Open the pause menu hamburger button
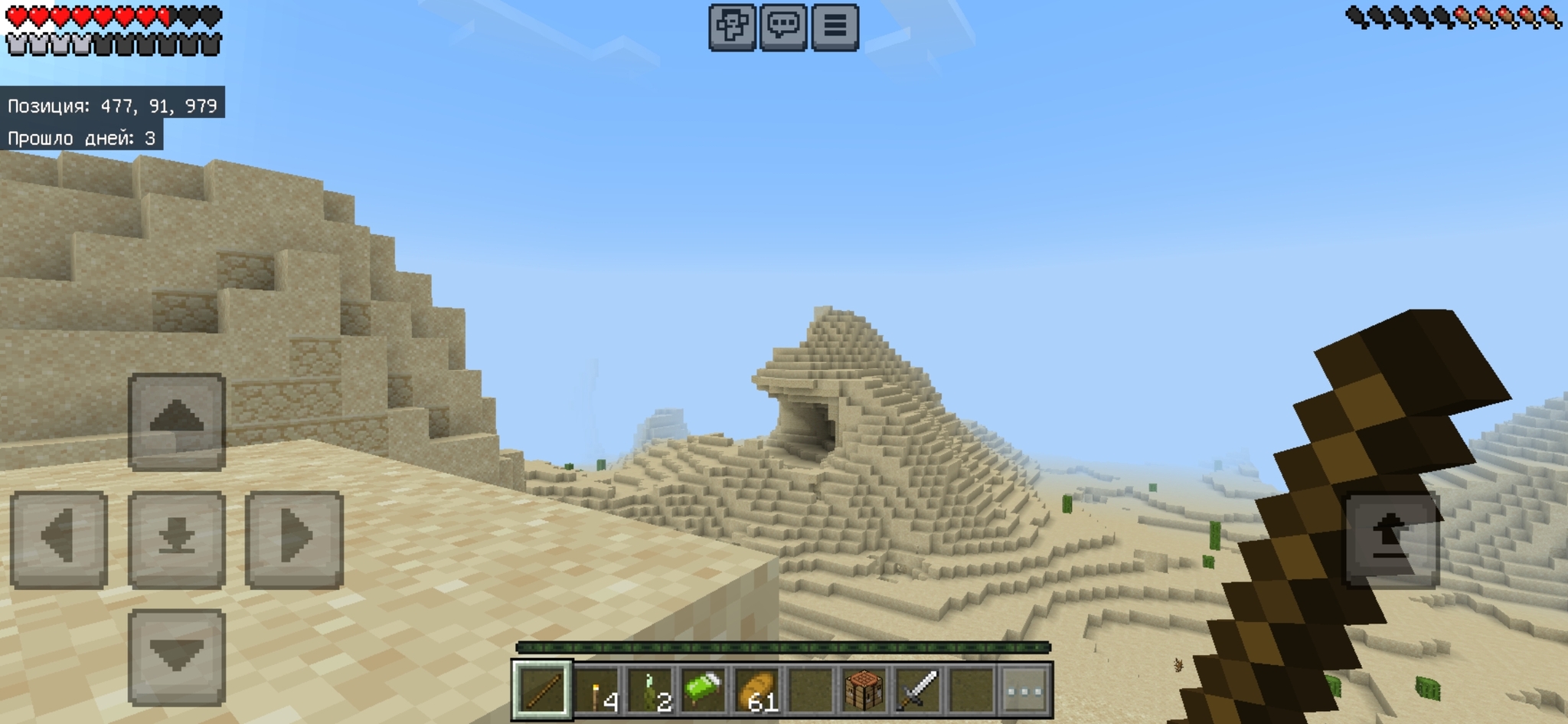The width and height of the screenshot is (1568, 724). (835, 27)
